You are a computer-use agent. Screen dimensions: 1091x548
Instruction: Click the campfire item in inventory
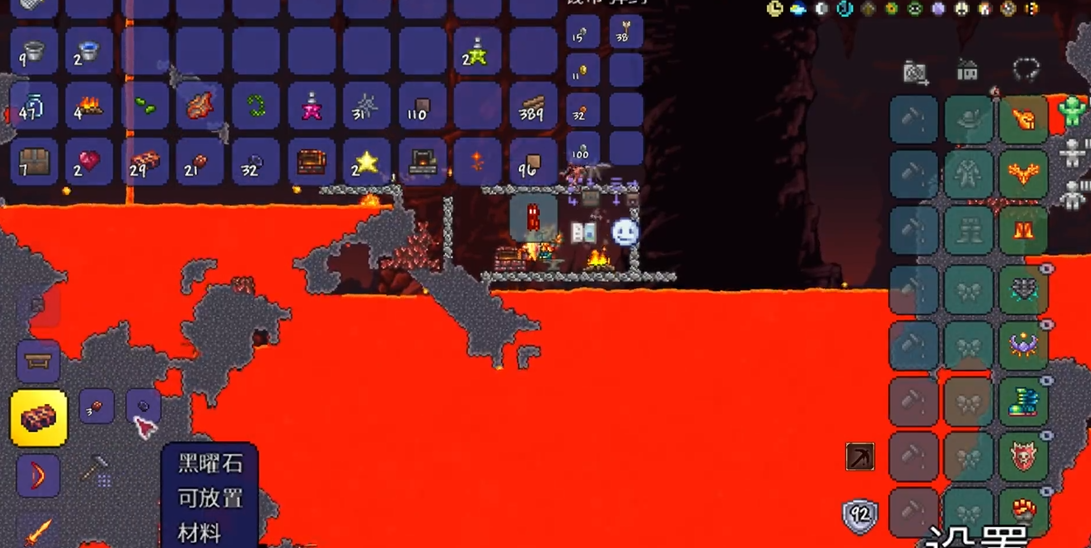(x=89, y=106)
